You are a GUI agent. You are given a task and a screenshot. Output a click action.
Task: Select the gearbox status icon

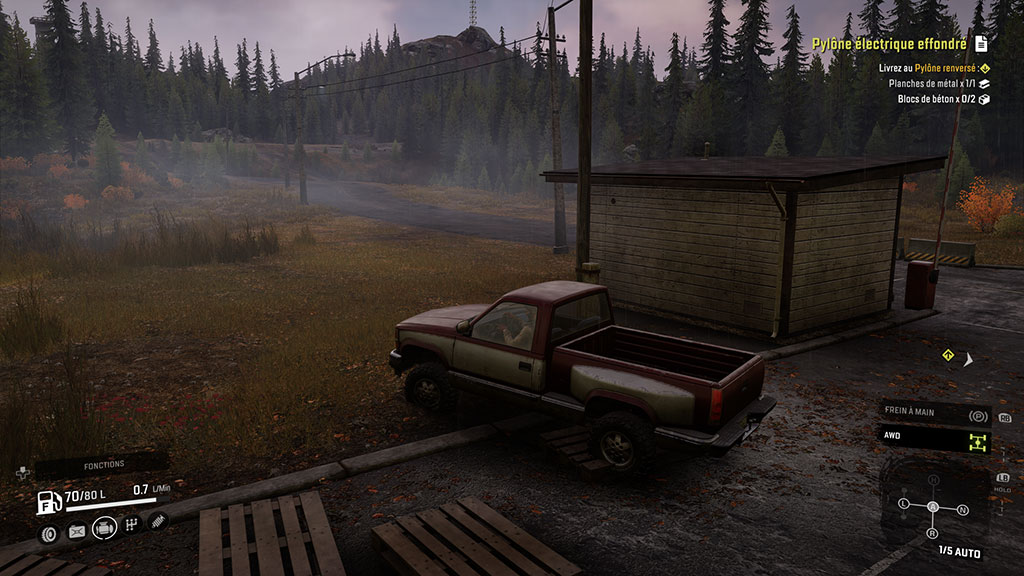click(x=131, y=526)
